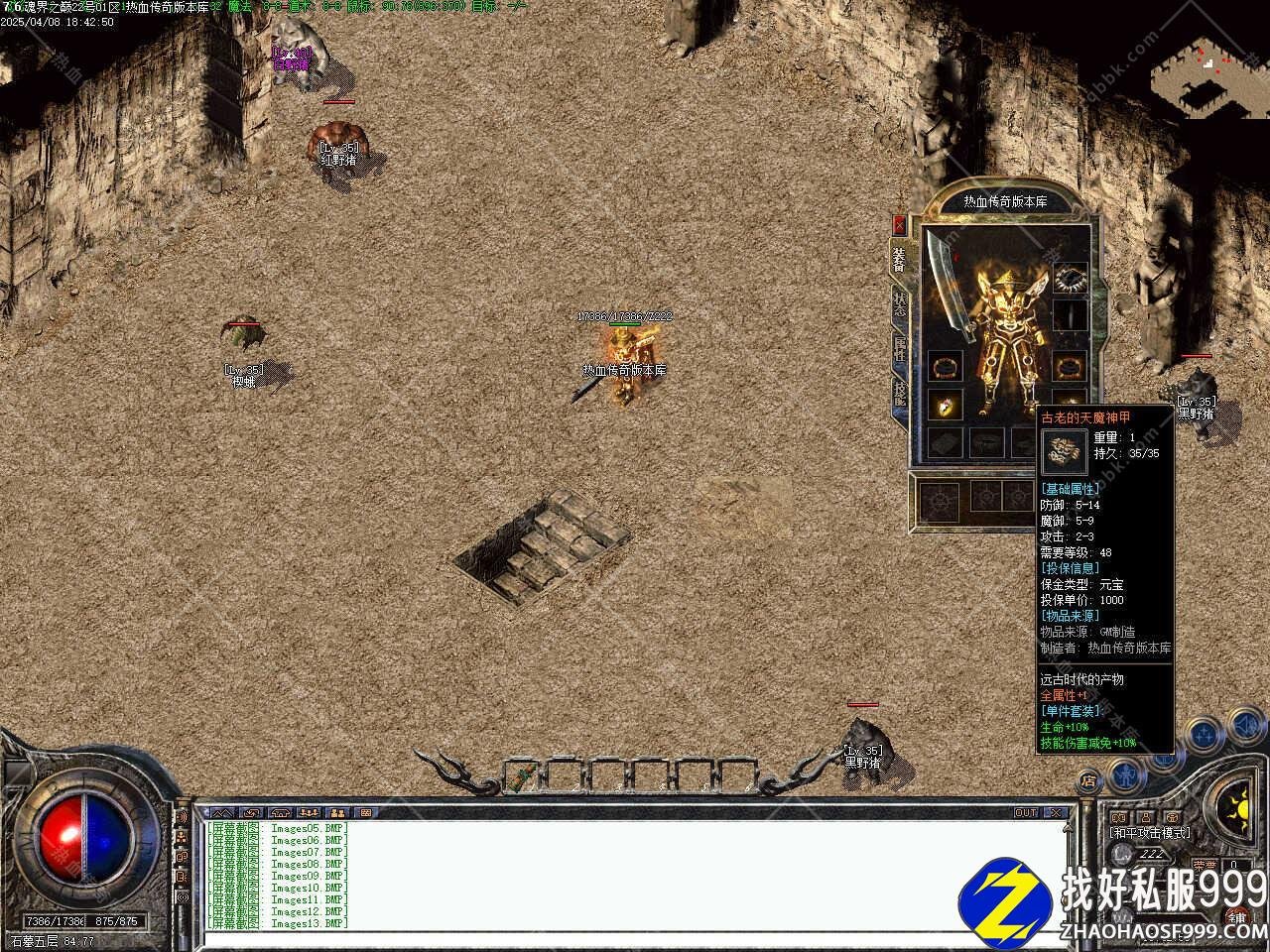Toggle the 和平攻击模式 attack mode label
This screenshot has width=1270, height=952.
(x=1150, y=833)
